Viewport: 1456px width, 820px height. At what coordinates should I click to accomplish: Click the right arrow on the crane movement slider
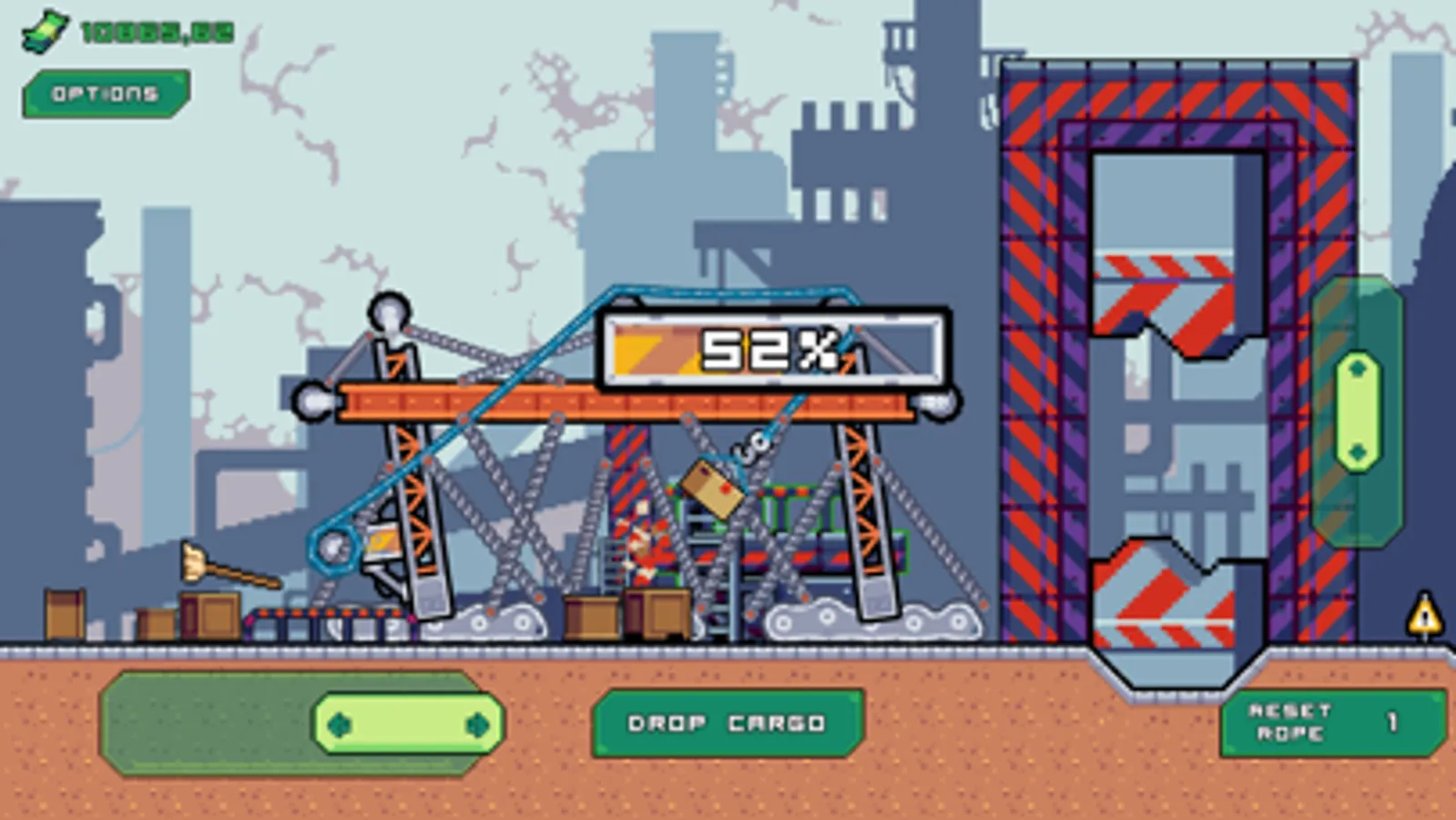point(477,723)
